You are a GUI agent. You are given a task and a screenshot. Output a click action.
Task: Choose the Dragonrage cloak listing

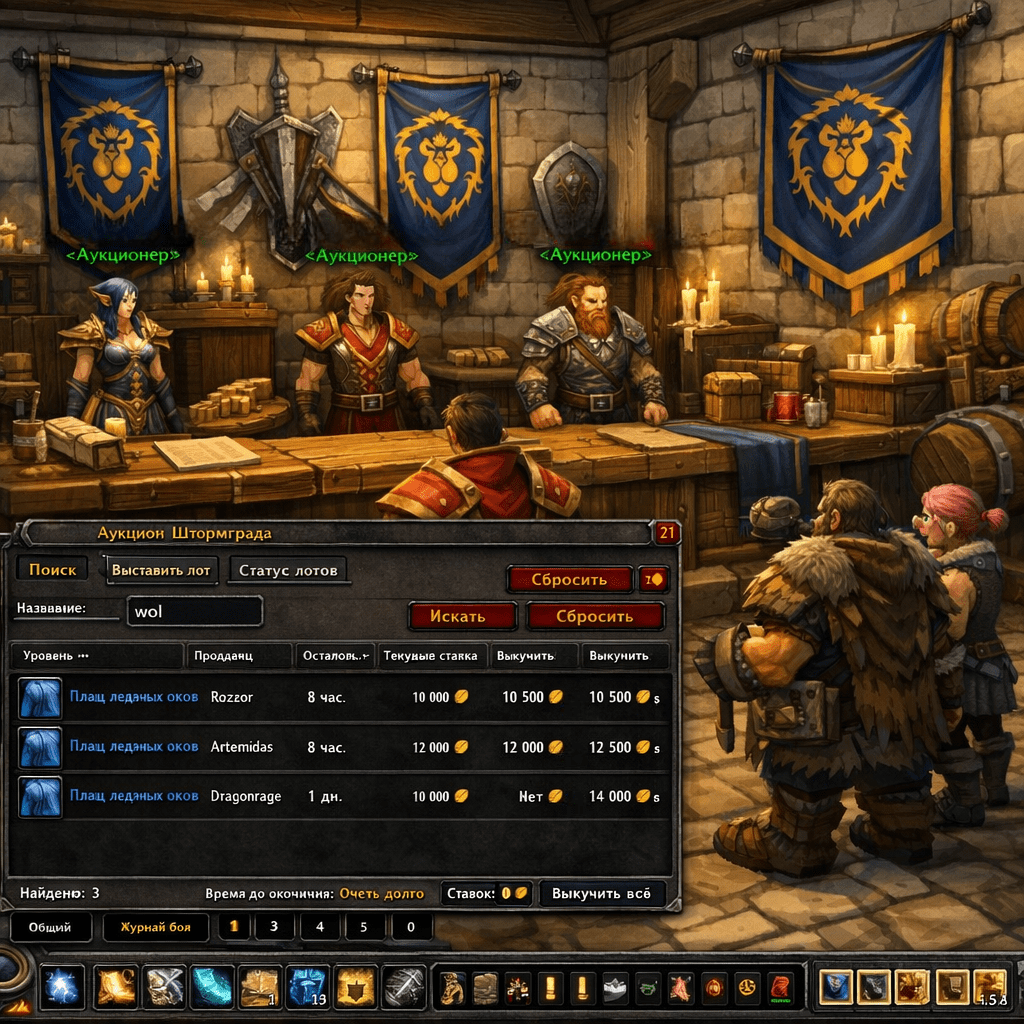pyautogui.click(x=340, y=797)
